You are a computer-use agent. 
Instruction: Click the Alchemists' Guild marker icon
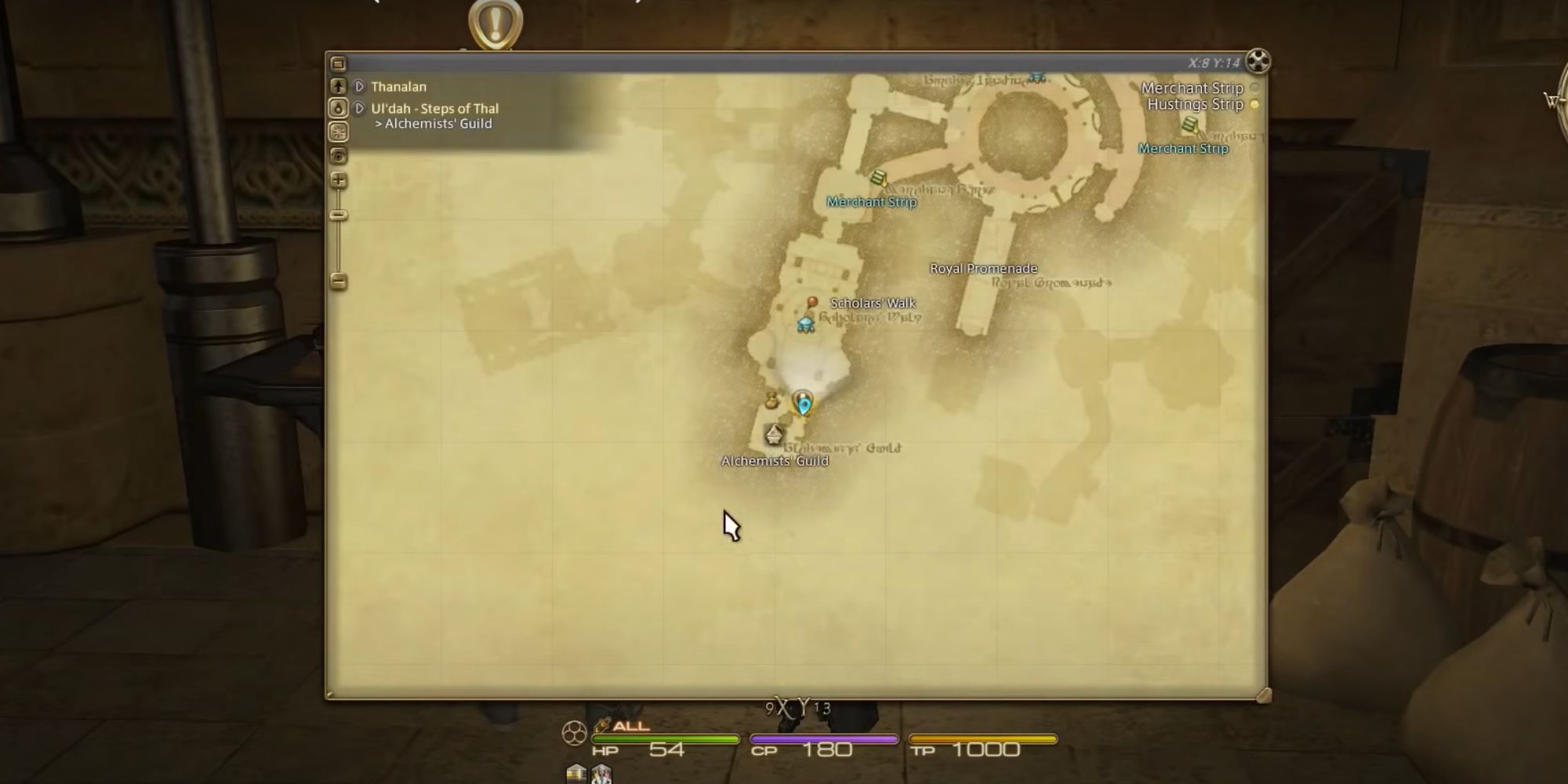pyautogui.click(x=774, y=434)
